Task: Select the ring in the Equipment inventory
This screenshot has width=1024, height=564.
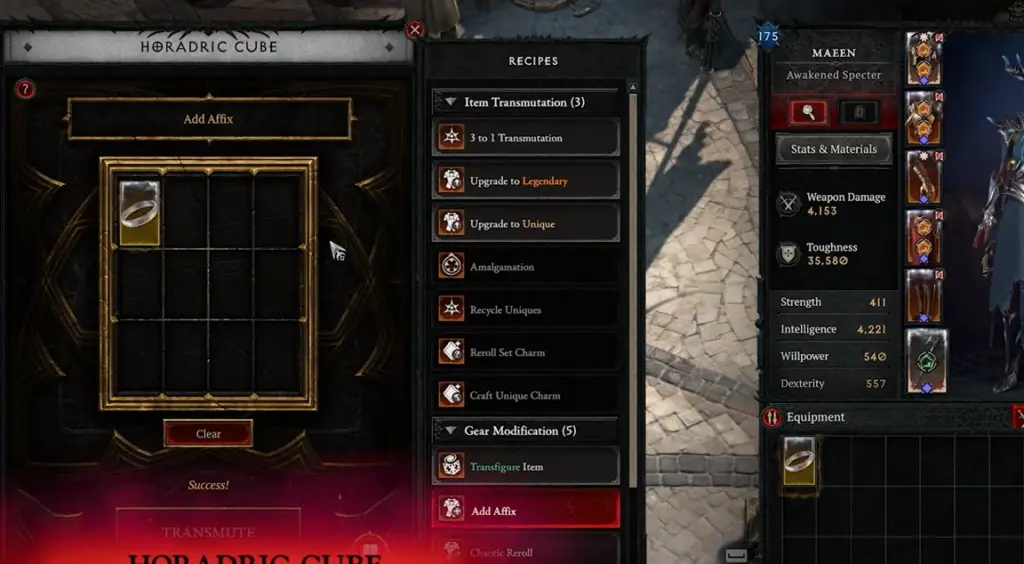Action: [799, 461]
